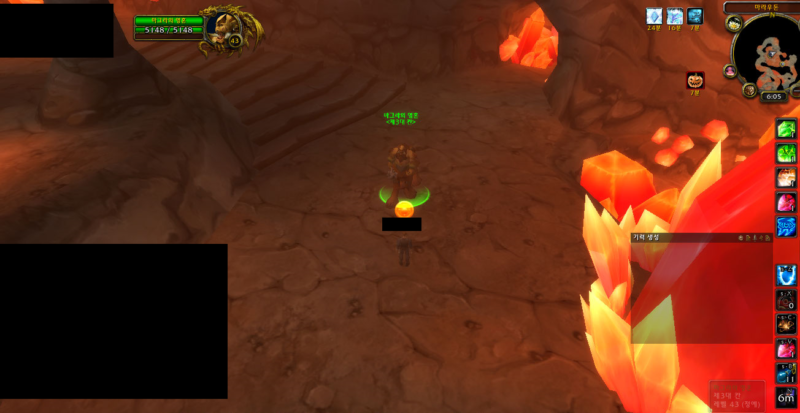Click the dark teal buff icon
800x413 pixels.
tap(695, 16)
